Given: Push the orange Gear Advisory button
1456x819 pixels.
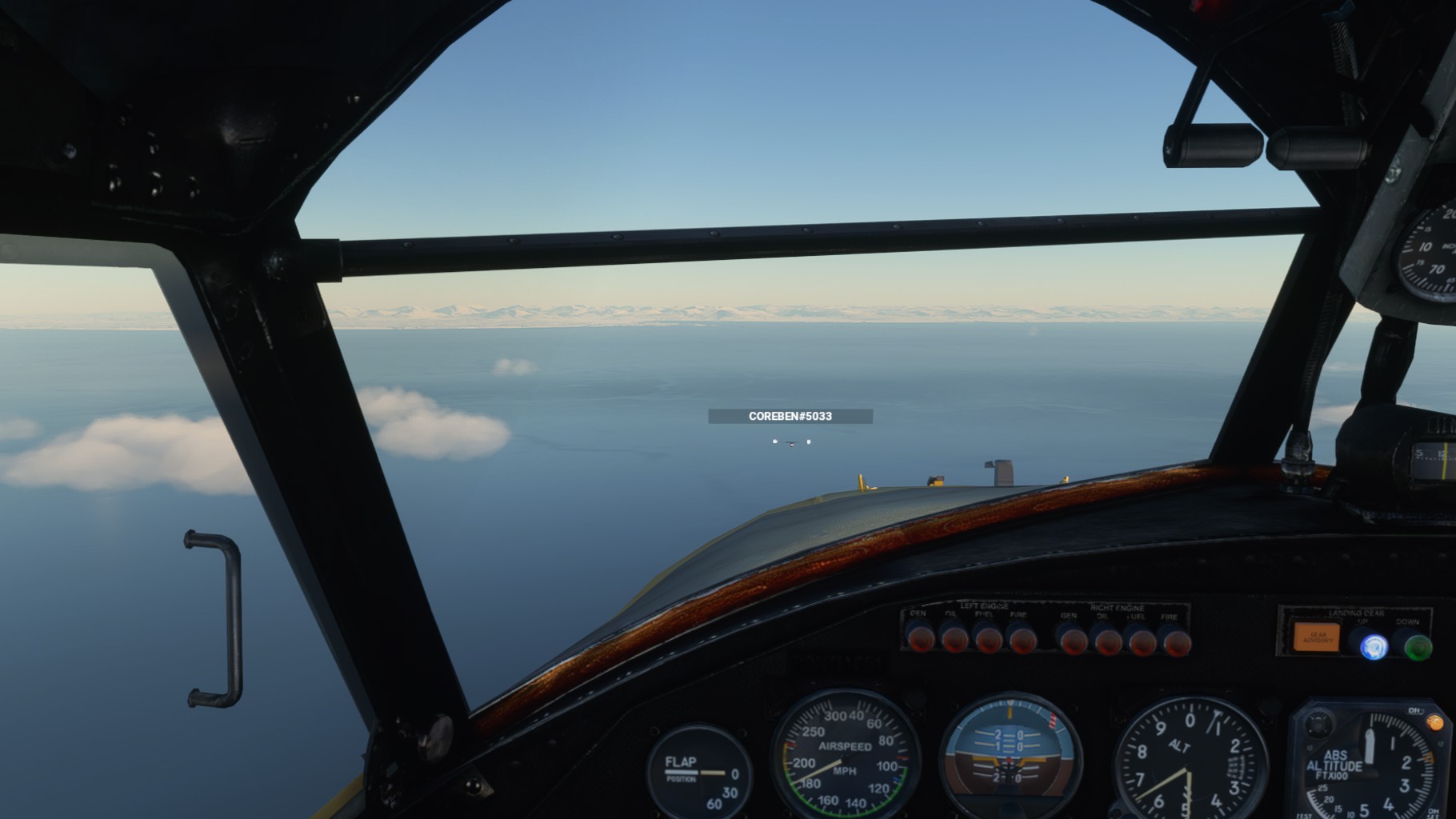Looking at the screenshot, I should coord(1316,637).
